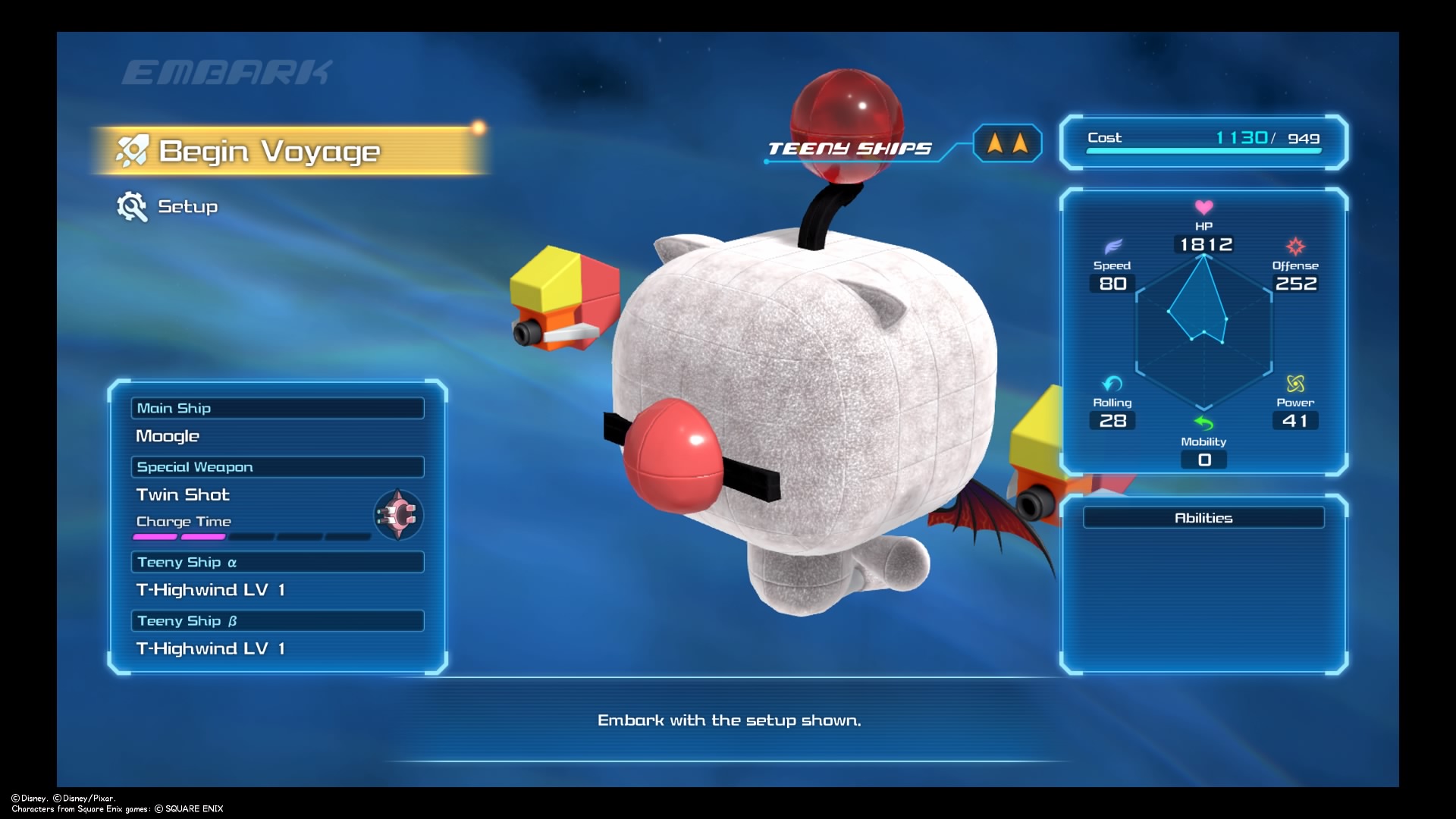Switch to the Setup menu option

[x=187, y=206]
